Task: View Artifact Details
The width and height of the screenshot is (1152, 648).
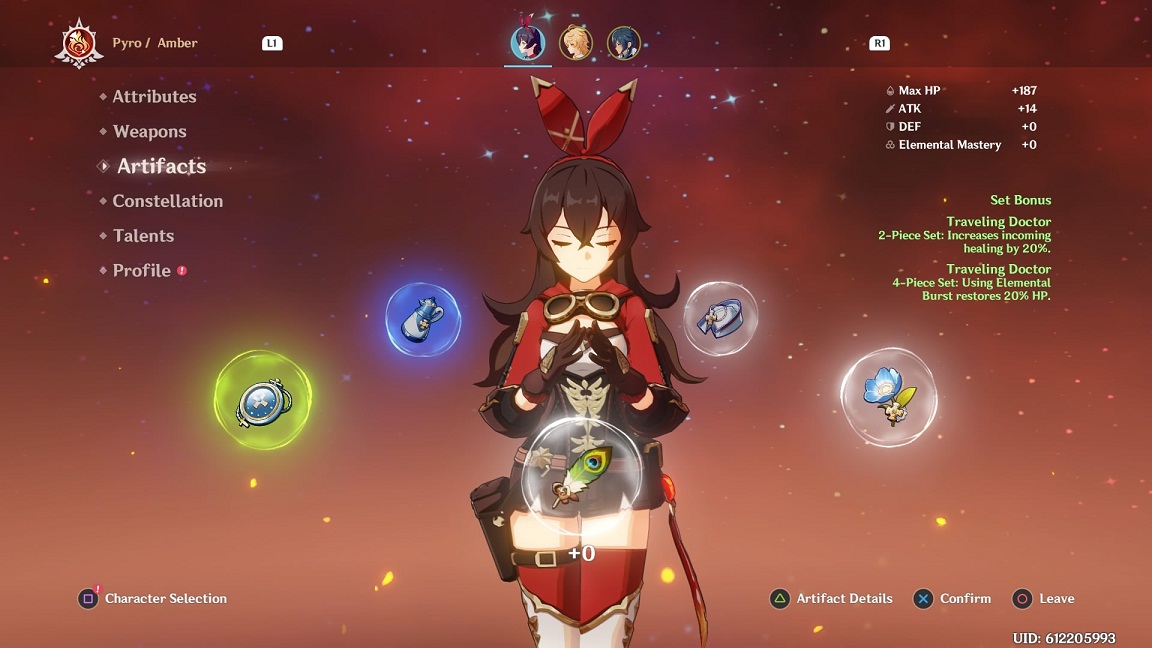Action: point(831,599)
